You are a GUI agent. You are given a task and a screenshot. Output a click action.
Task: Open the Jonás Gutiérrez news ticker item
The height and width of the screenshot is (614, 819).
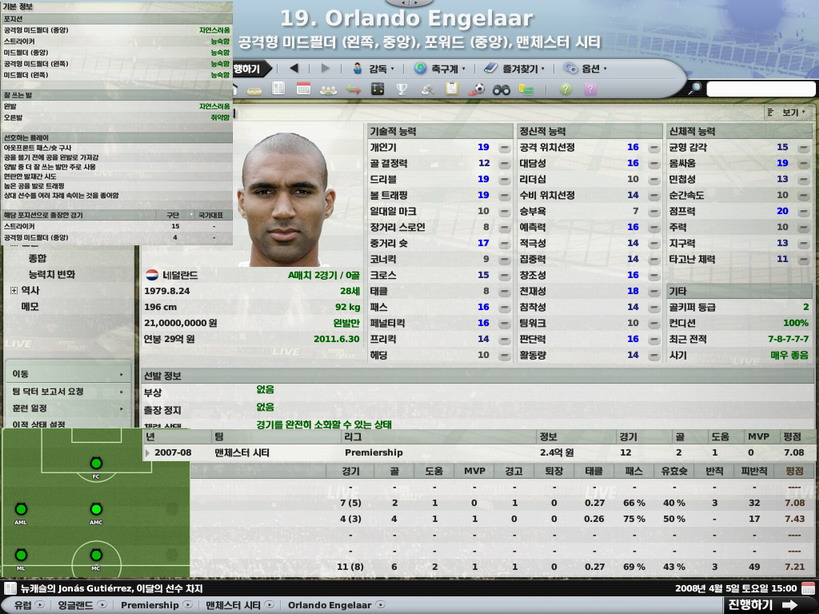click(120, 588)
